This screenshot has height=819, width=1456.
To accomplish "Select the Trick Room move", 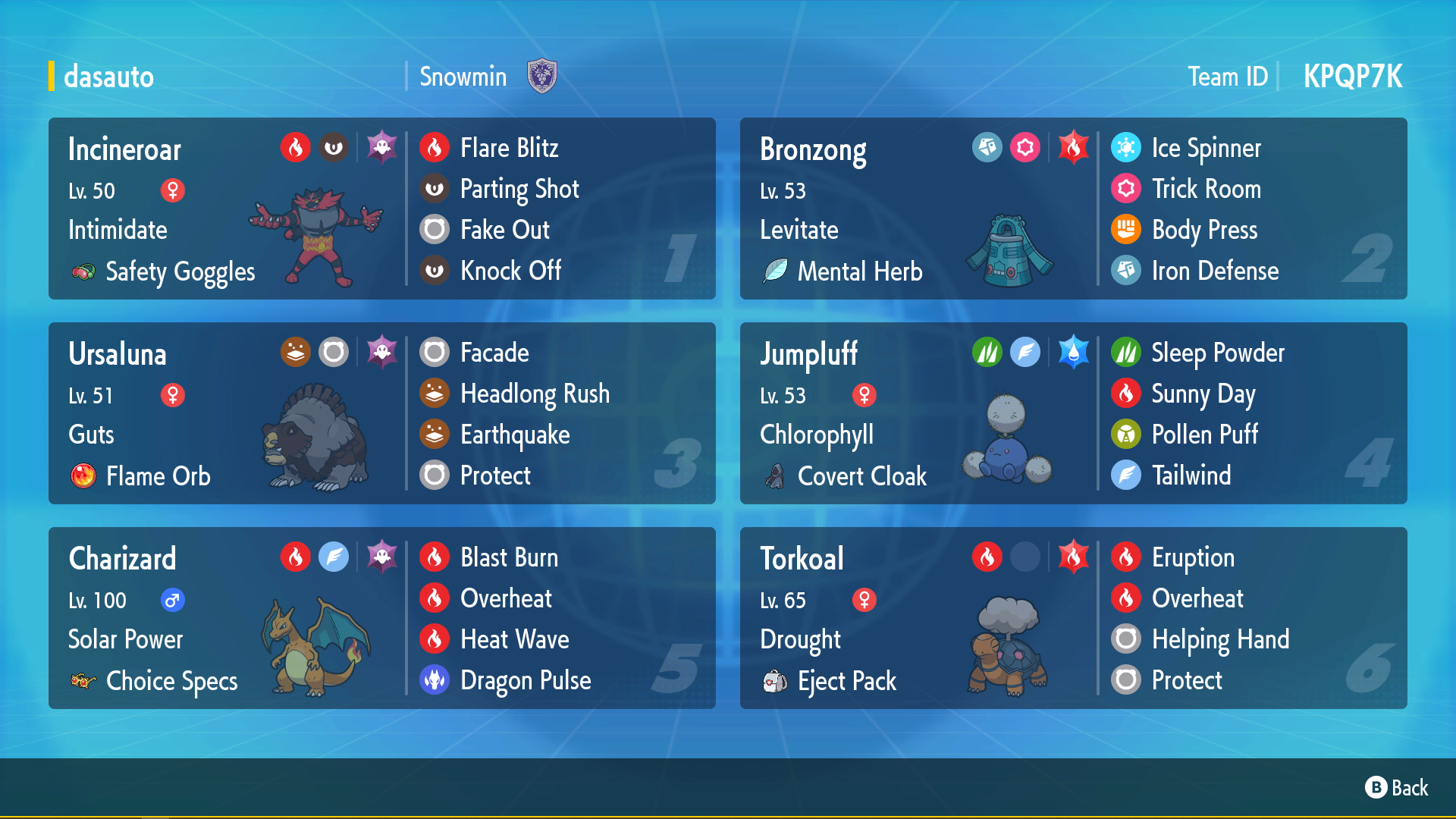I will 1206,189.
